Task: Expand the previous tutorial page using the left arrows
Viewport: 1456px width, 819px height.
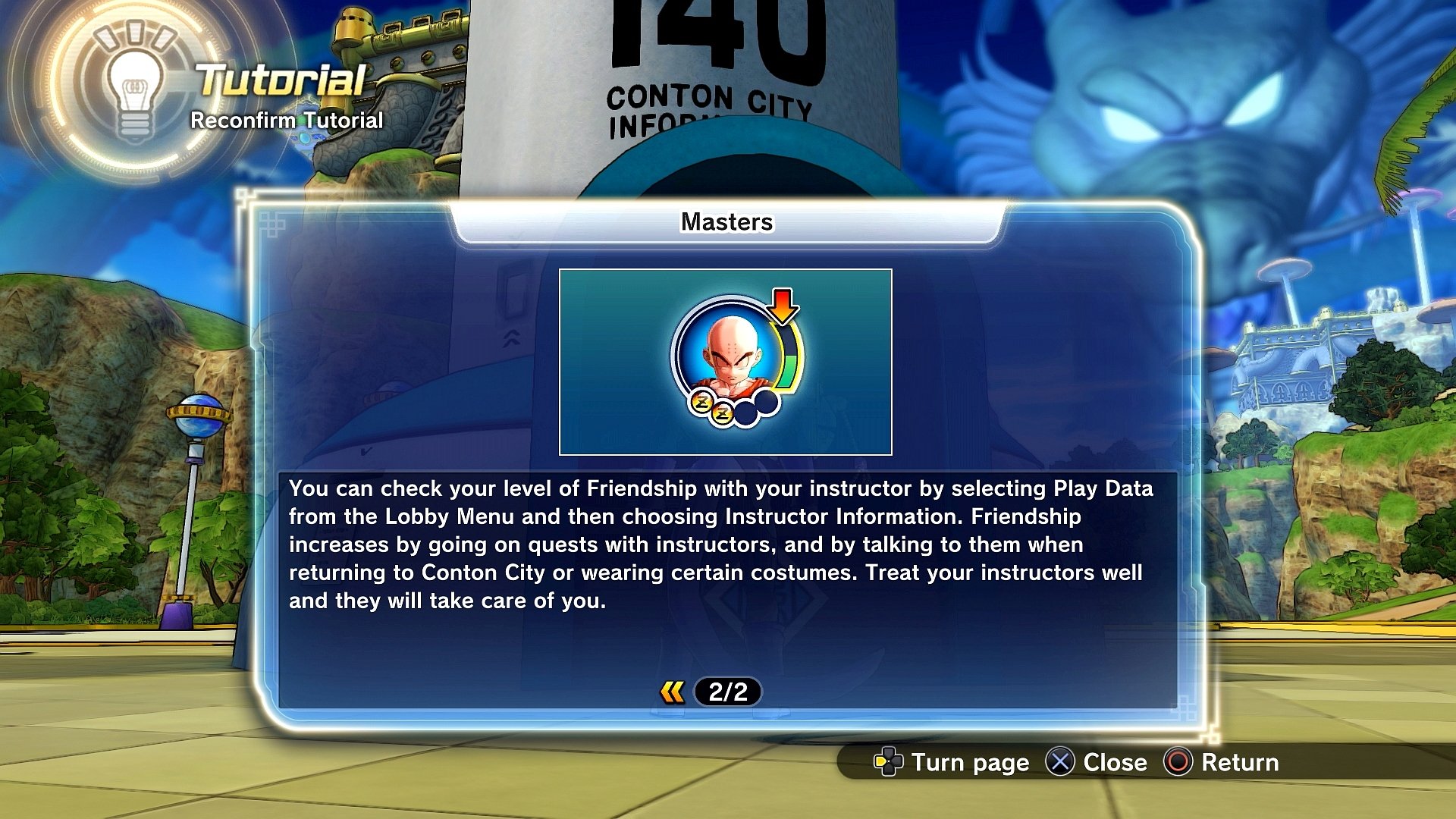Action: coord(674,692)
